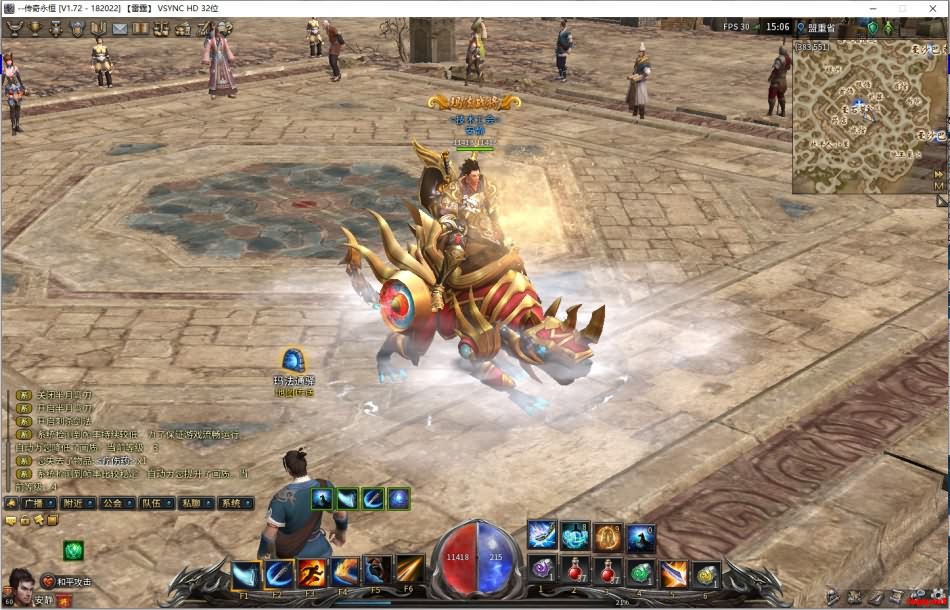Screen dimensions: 950x610
Task: Show the 系统 system message channel
Action: (x=230, y=503)
